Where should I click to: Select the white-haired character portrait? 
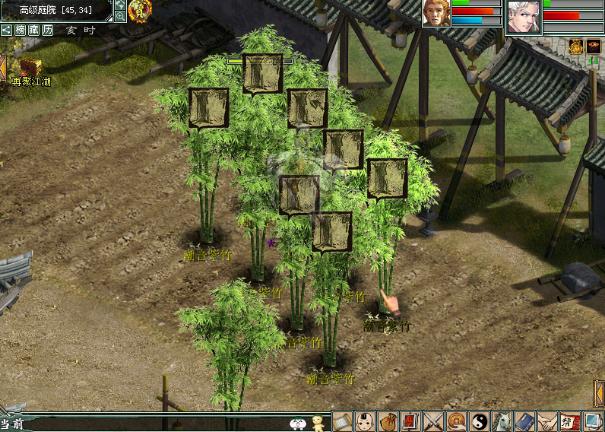tap(522, 17)
